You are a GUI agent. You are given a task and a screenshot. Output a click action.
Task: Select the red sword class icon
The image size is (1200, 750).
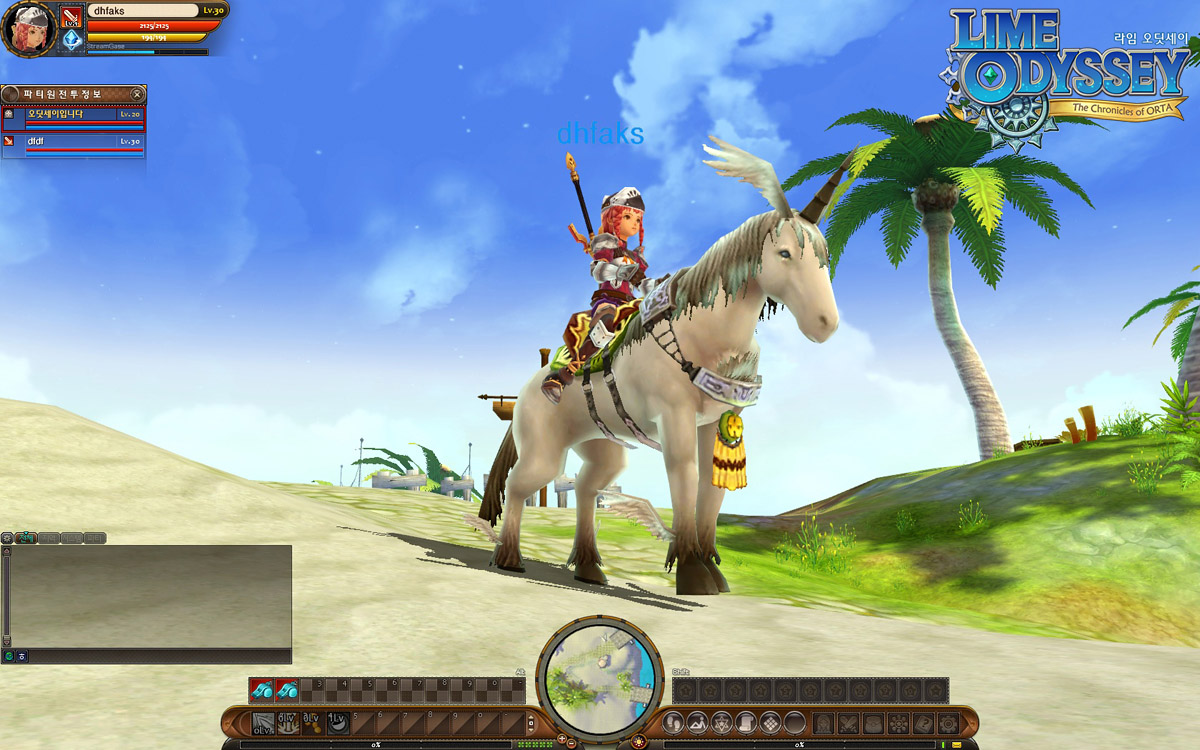click(72, 17)
